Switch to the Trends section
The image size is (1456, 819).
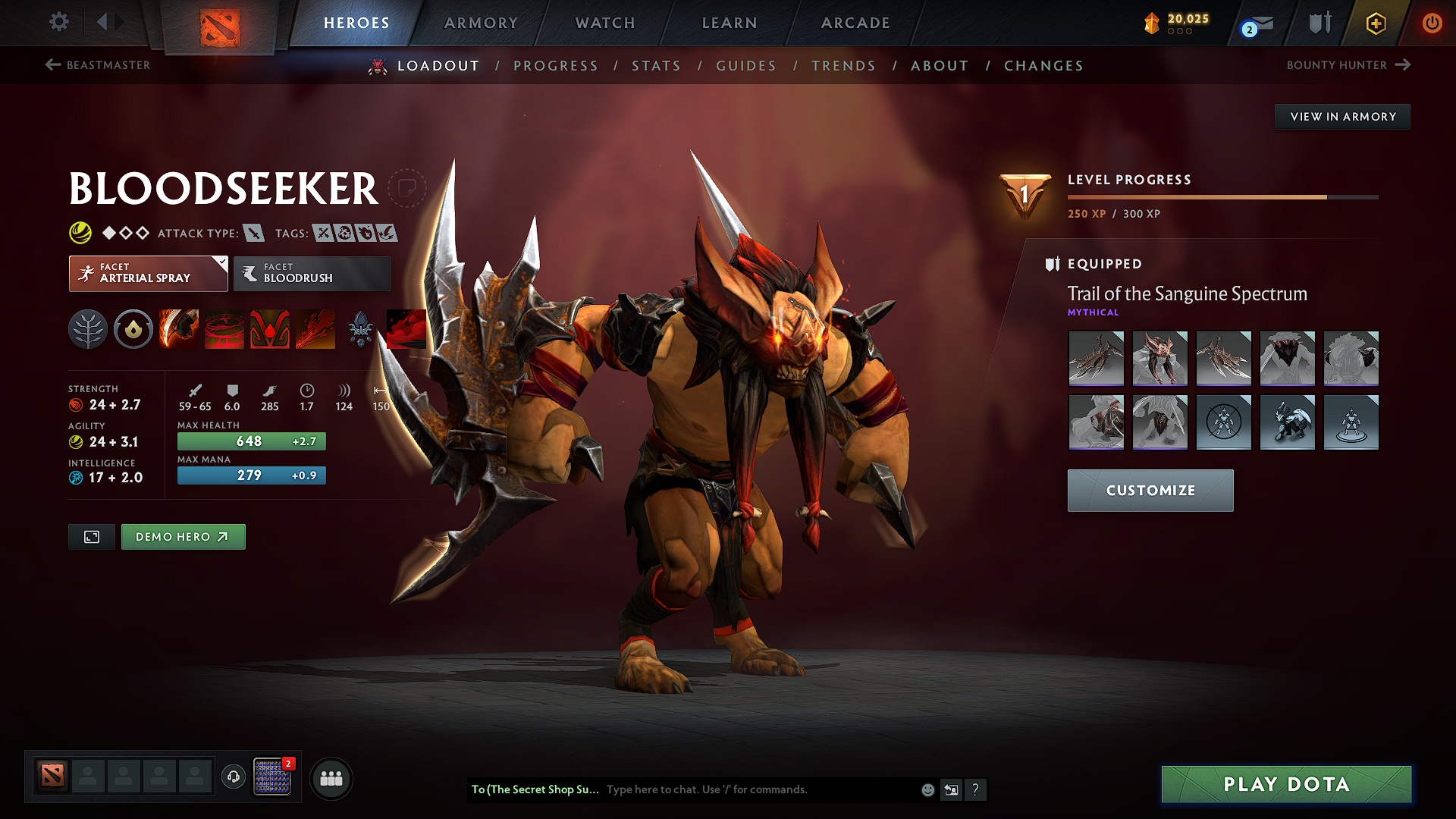click(x=843, y=66)
